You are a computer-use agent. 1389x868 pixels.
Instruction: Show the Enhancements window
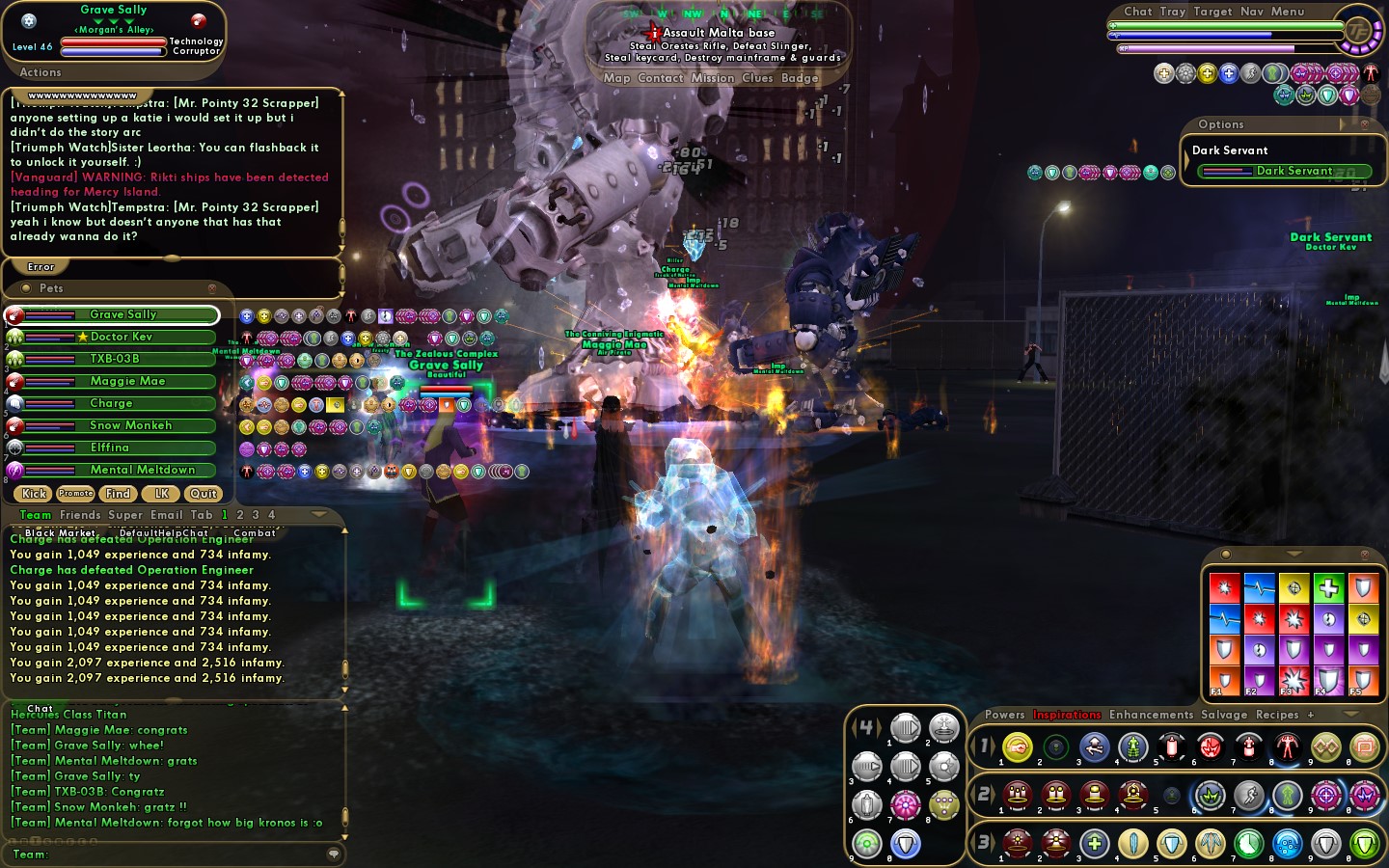(1151, 715)
